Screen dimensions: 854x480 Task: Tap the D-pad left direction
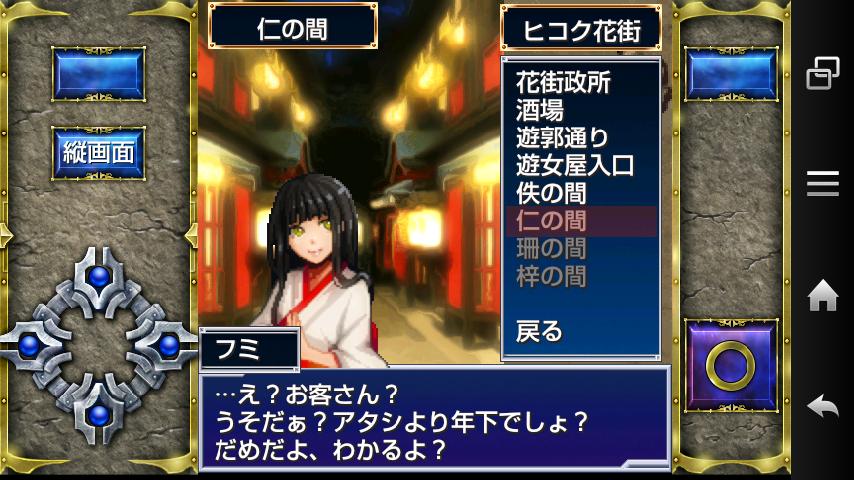tap(32, 345)
